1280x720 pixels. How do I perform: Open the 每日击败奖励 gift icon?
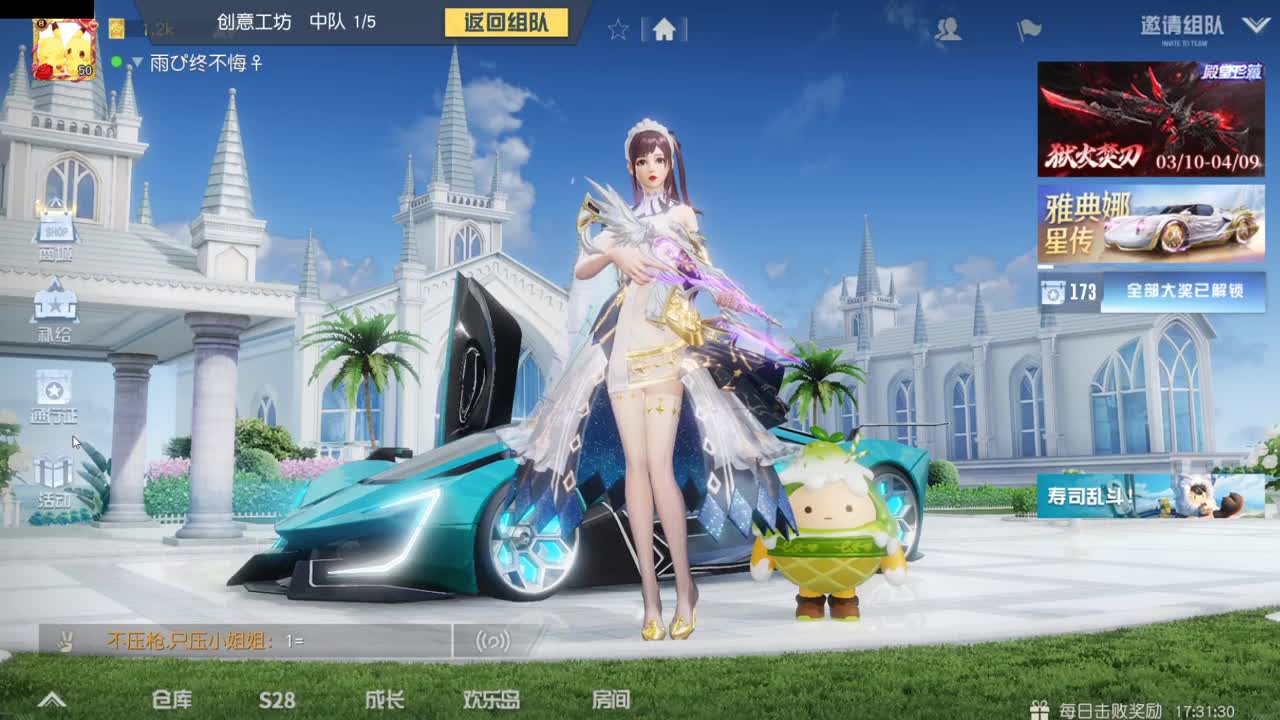click(x=1040, y=707)
